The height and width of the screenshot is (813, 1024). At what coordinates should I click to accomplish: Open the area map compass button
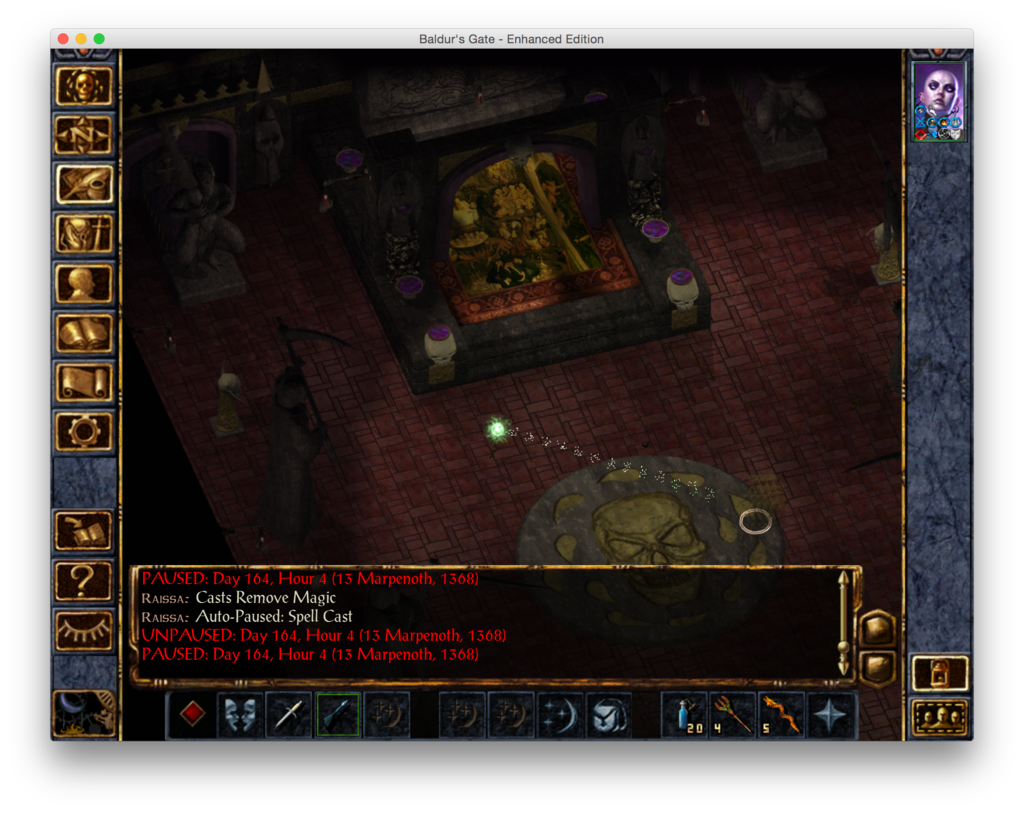click(x=83, y=135)
